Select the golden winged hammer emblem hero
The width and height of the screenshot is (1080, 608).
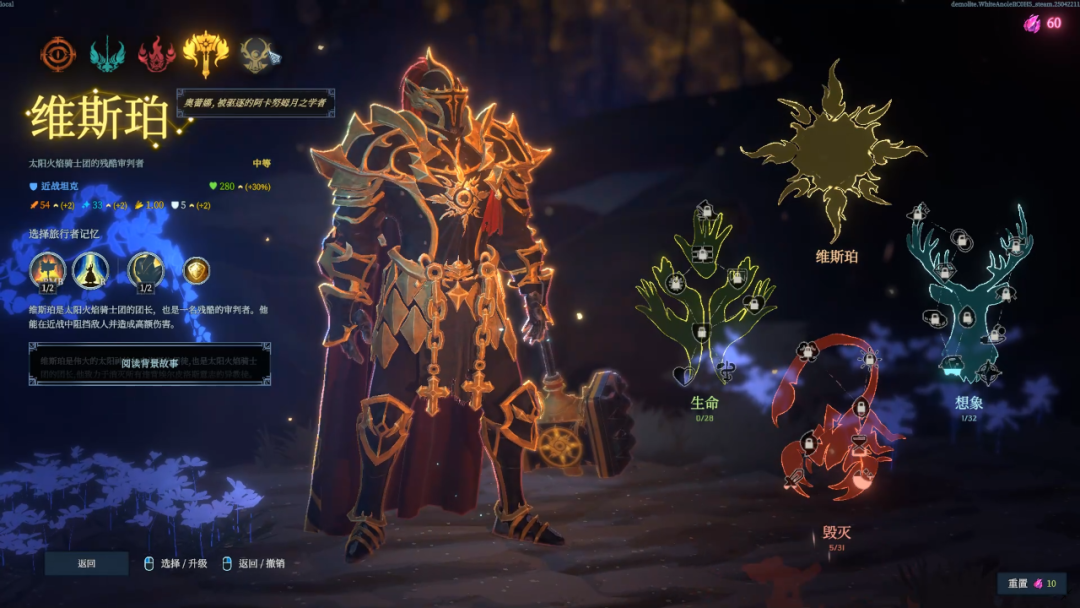206,51
